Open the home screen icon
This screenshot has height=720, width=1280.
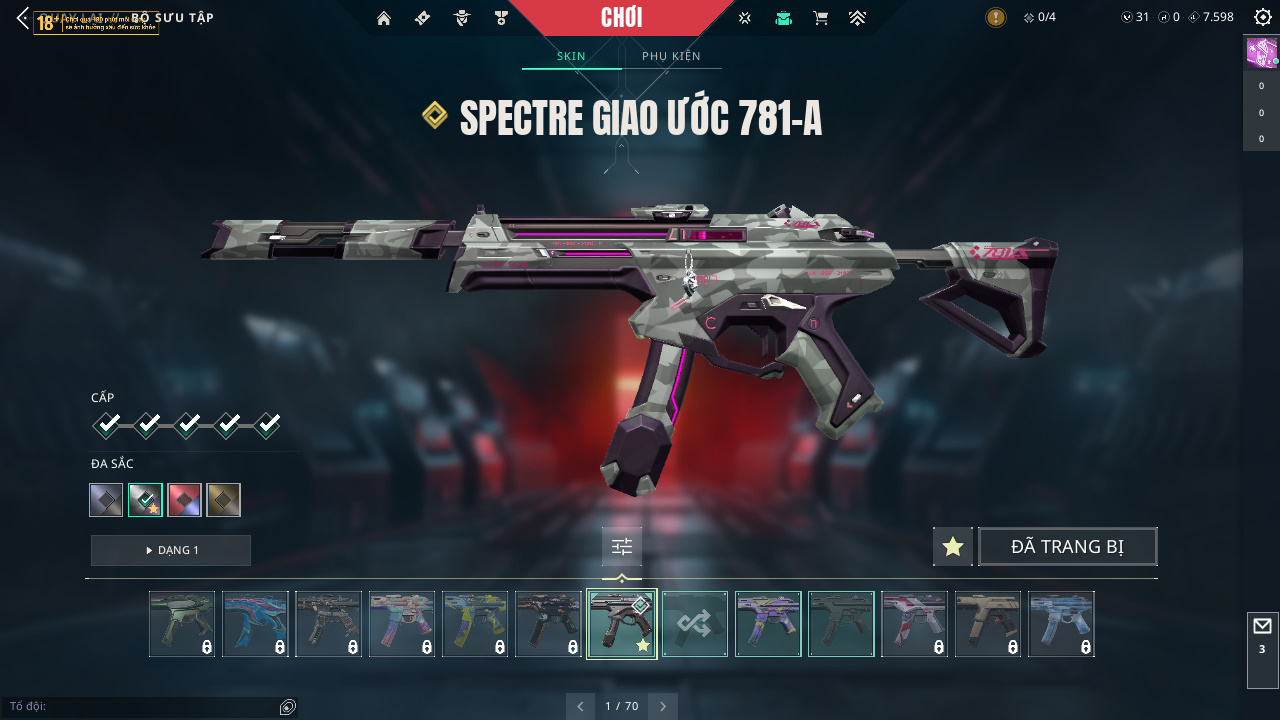point(383,18)
